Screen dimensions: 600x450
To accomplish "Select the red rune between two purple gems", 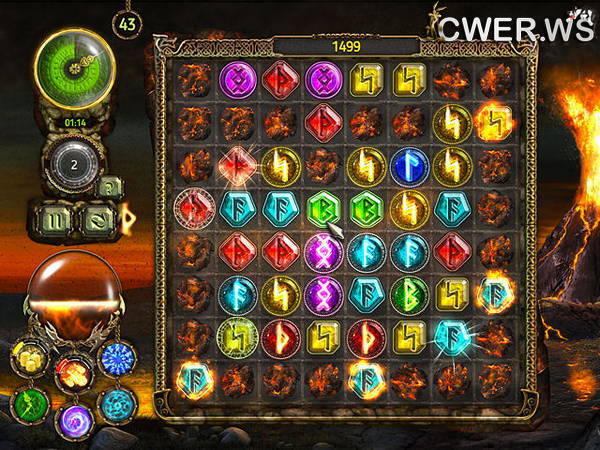I will tap(281, 79).
